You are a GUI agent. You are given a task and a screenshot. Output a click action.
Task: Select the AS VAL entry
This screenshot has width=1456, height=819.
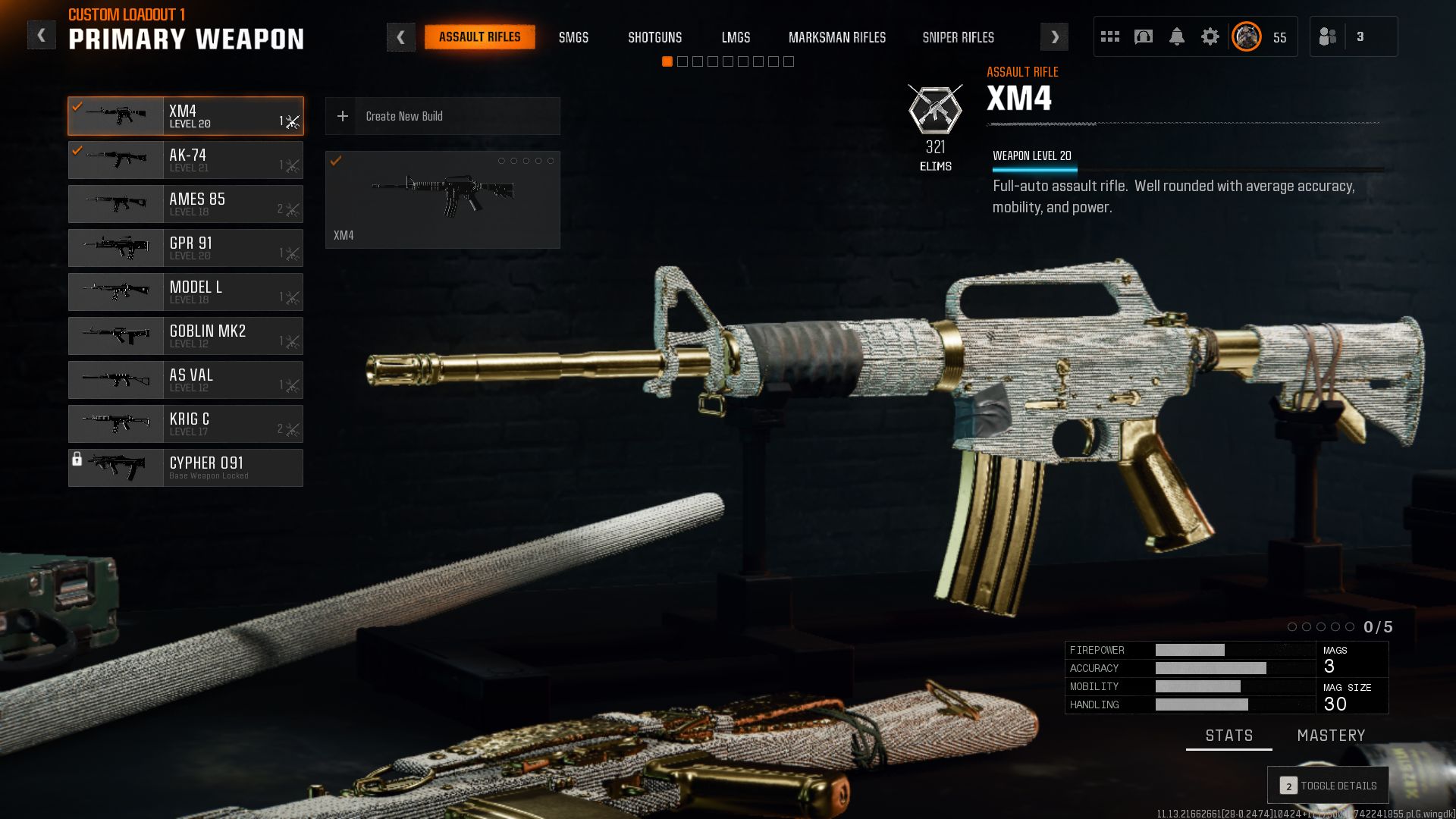186,380
